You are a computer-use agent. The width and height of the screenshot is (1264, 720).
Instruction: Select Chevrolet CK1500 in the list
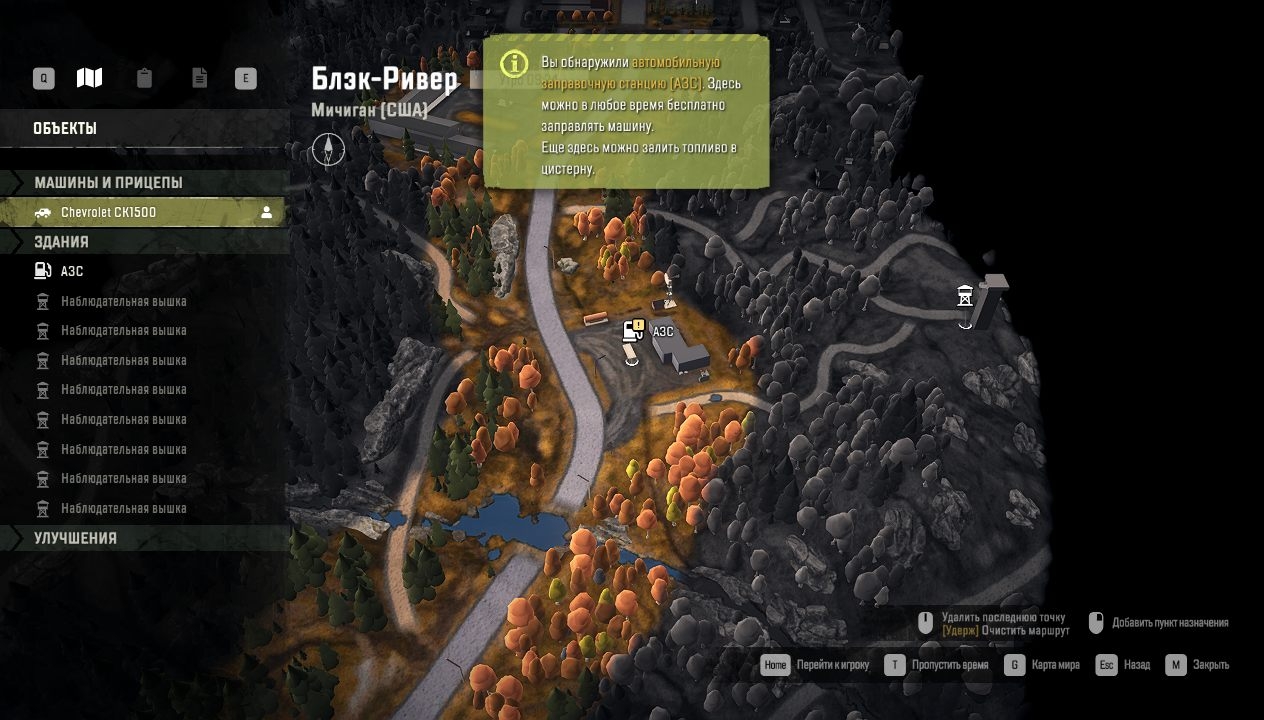(x=108, y=212)
